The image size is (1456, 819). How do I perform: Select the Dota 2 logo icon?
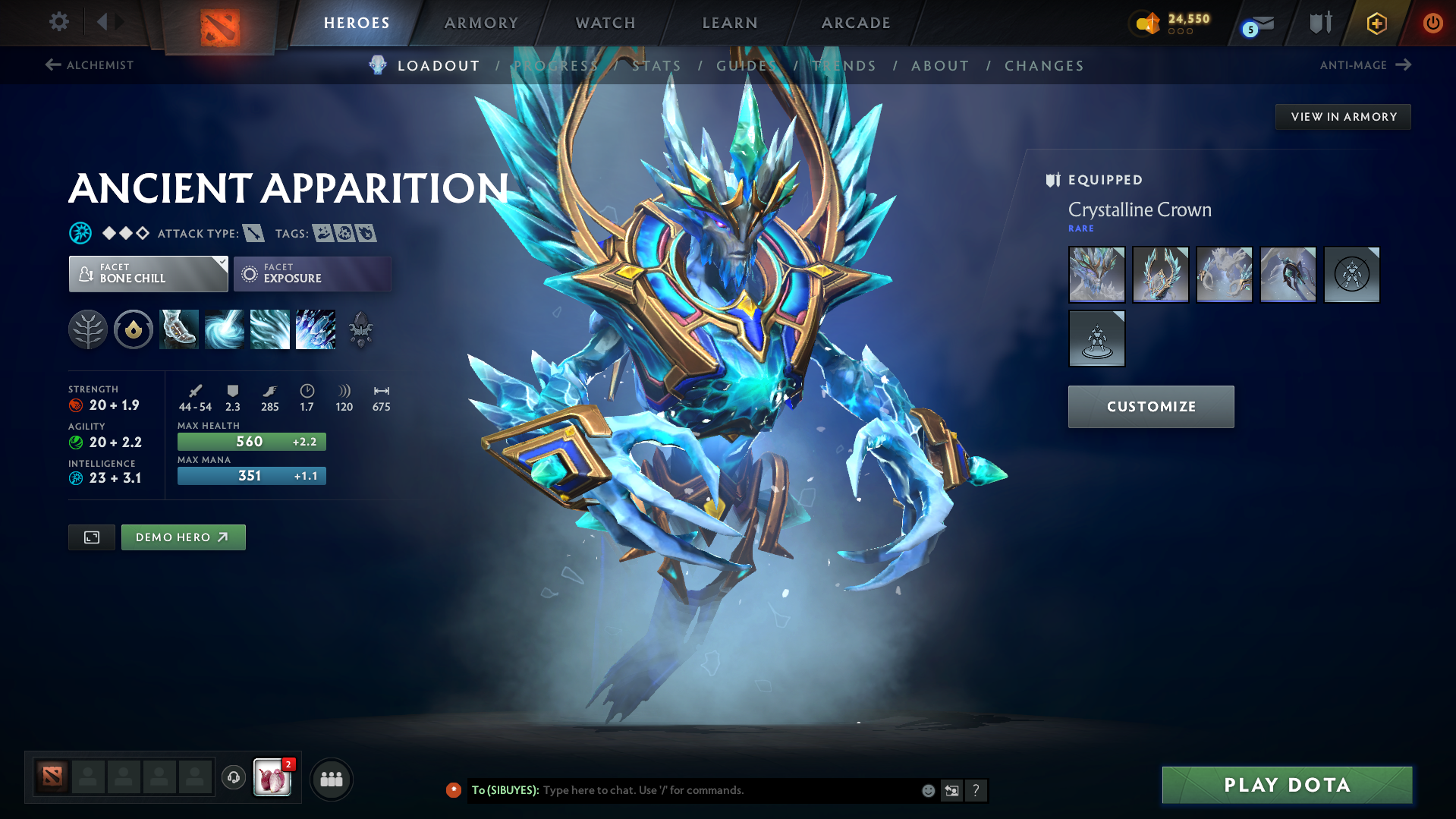(x=218, y=23)
